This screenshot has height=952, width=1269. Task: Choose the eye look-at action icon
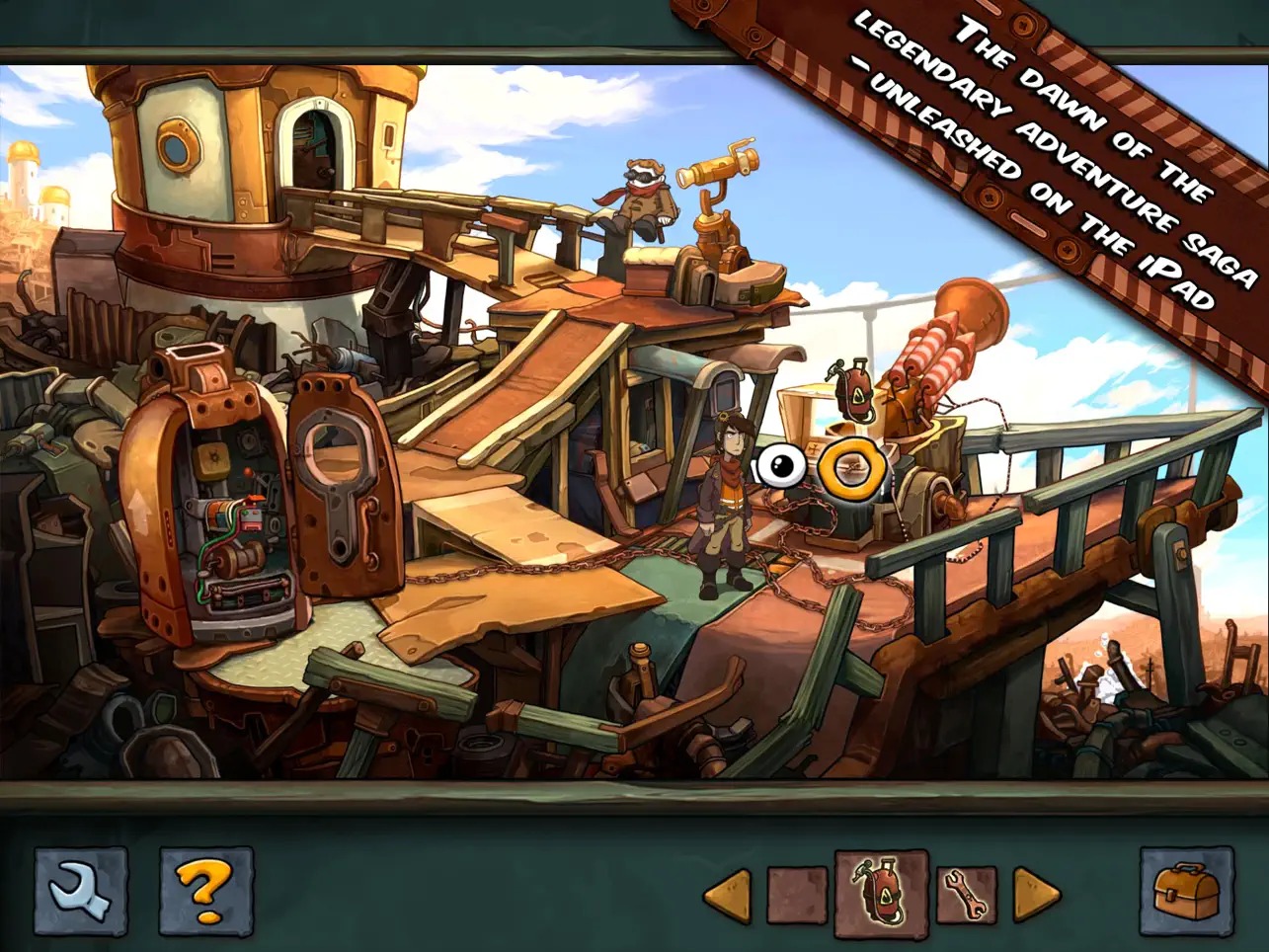[781, 467]
